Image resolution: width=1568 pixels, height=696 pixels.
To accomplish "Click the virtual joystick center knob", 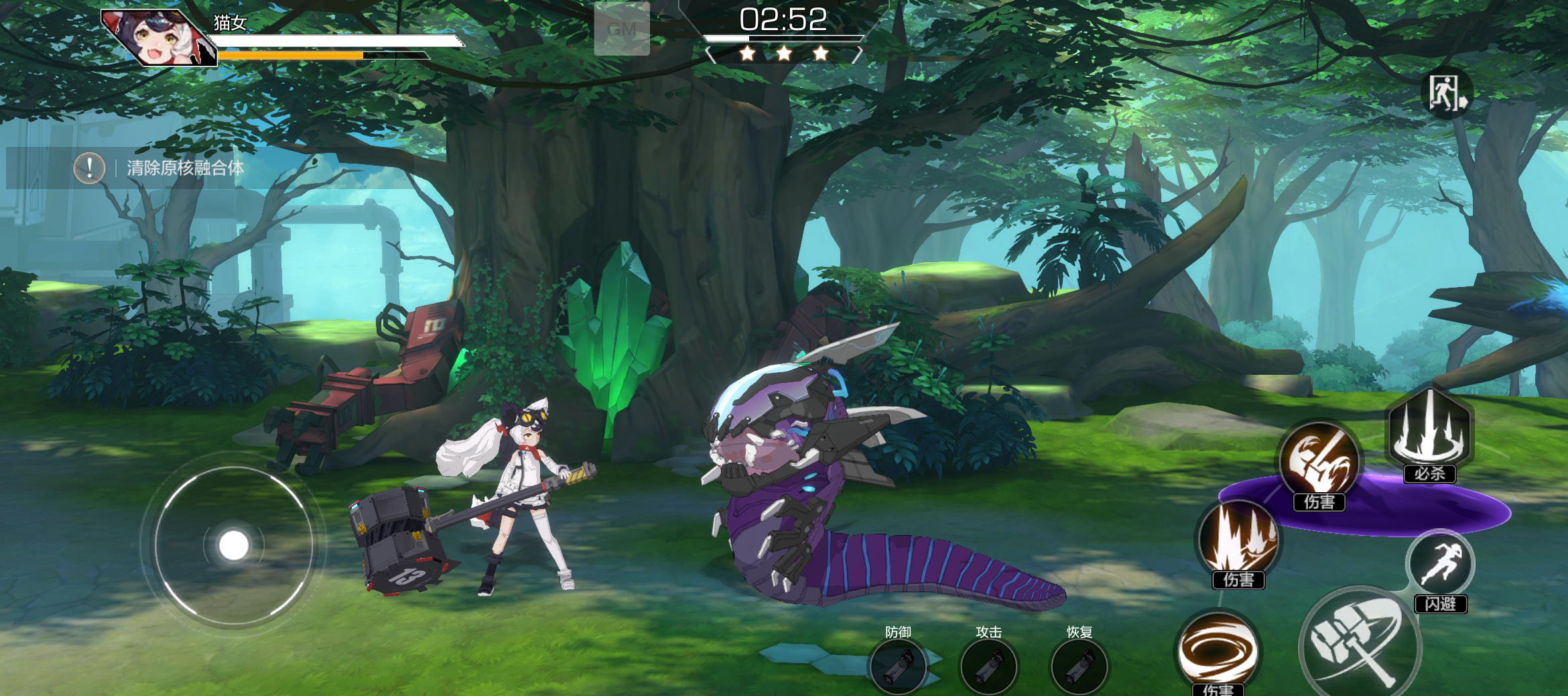I will click(233, 546).
